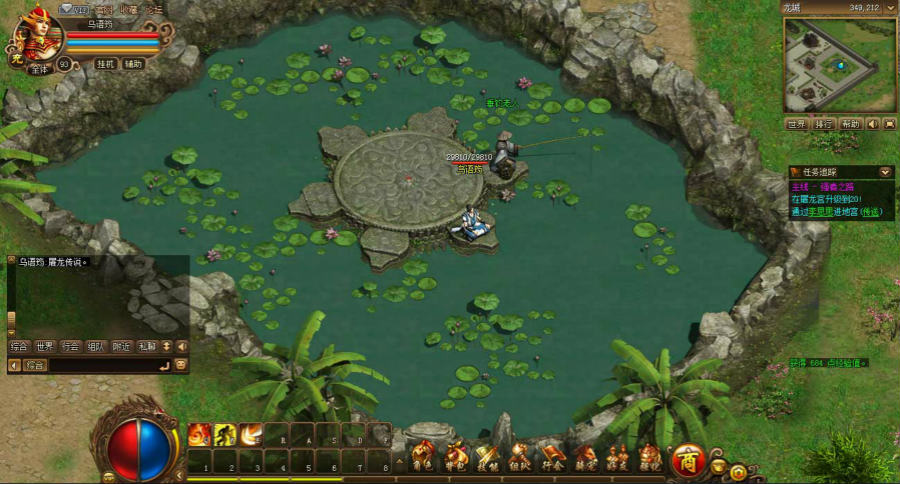Collapse the 任务追踪 quest tracker dropdown
900x484 pixels.
(x=886, y=172)
